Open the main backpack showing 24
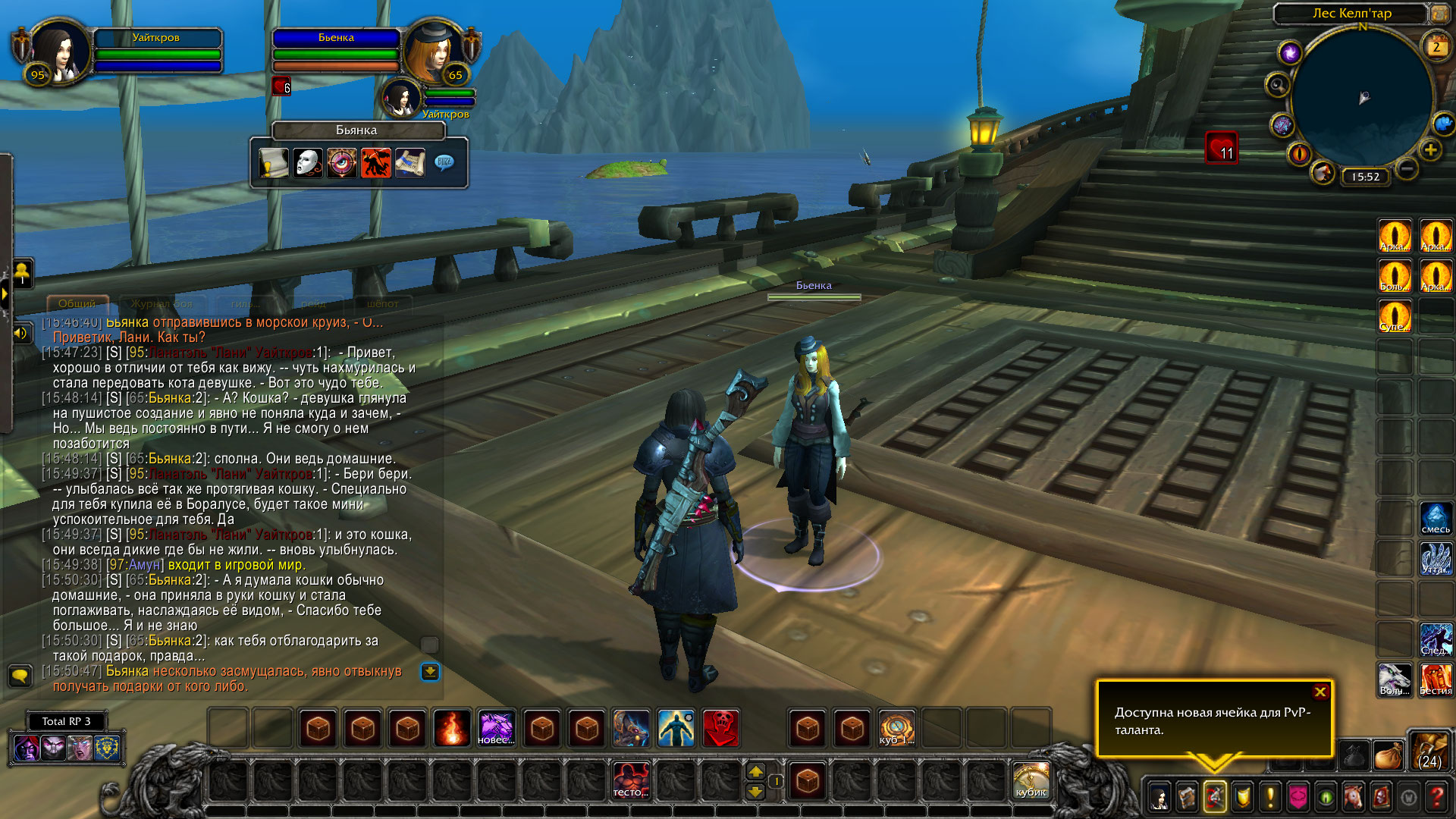 tap(1429, 750)
